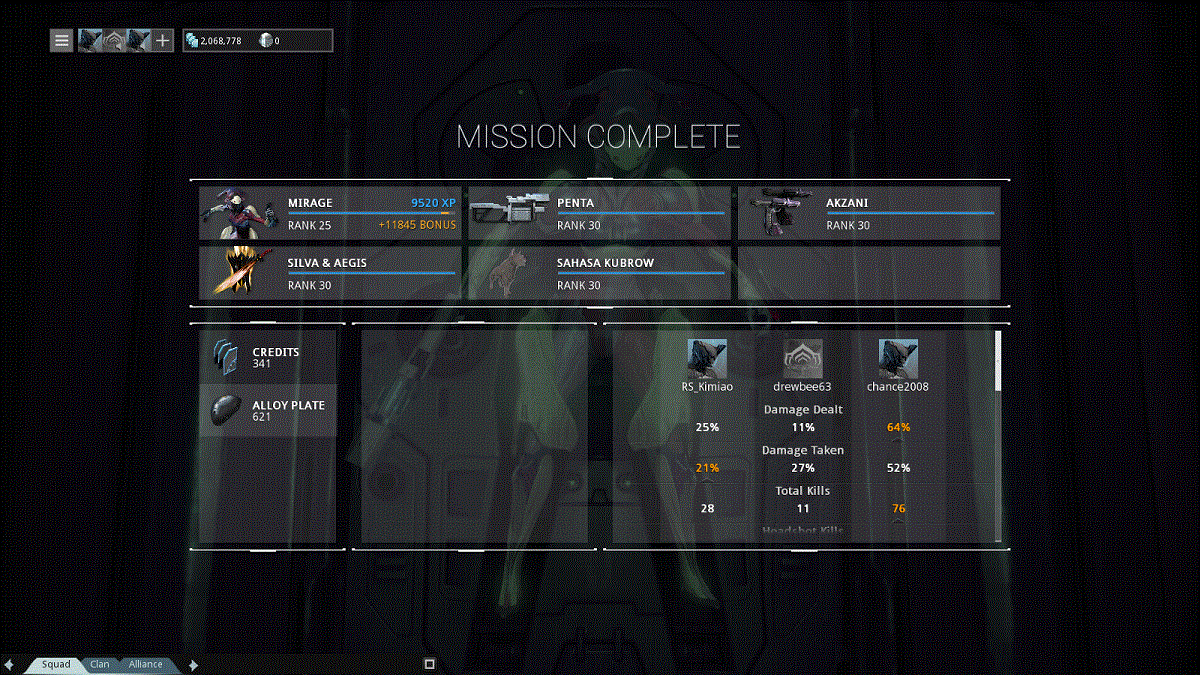
Task: View drewbee63's player avatar
Action: [x=802, y=359]
